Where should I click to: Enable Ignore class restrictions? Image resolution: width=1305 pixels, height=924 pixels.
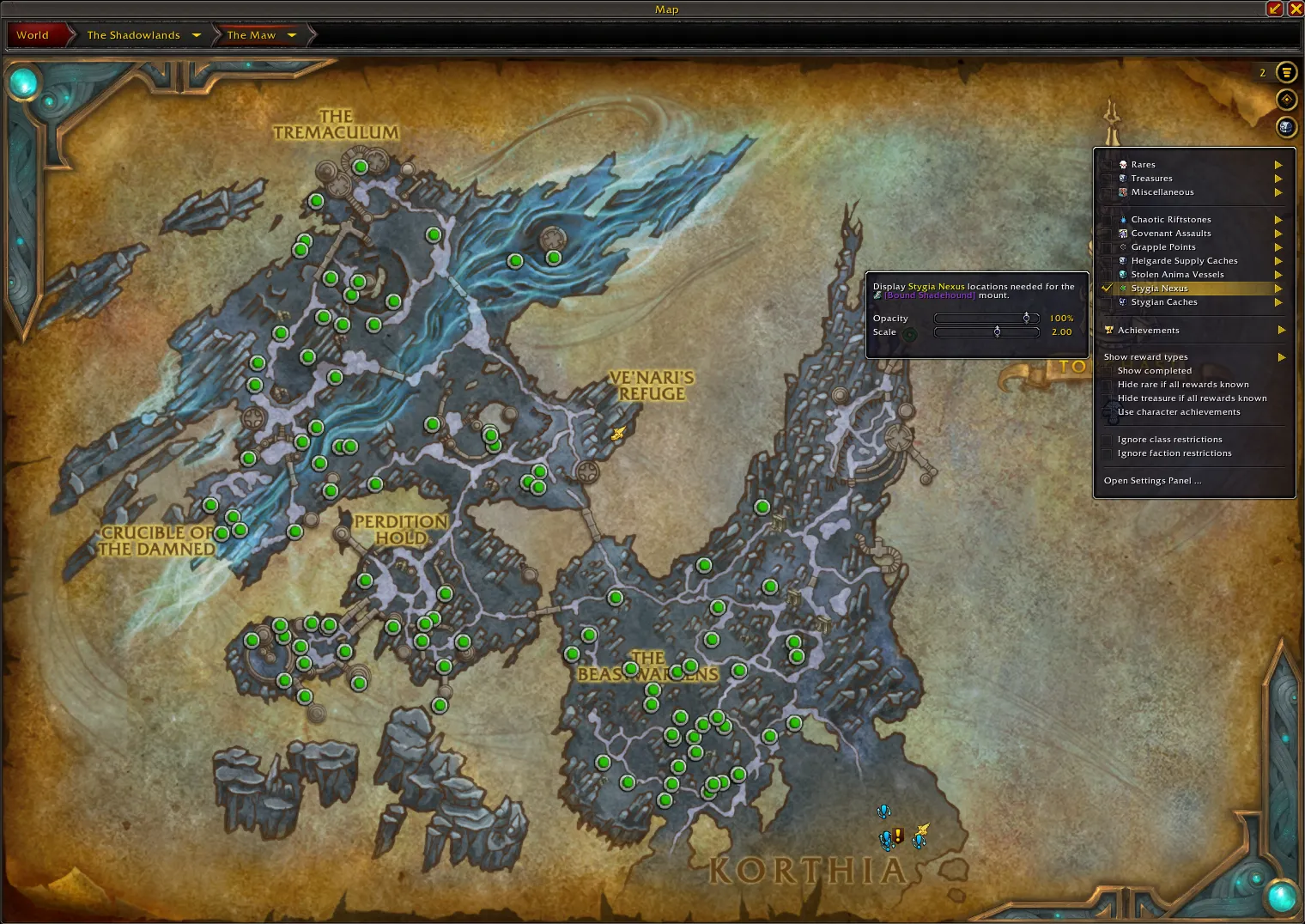[x=1169, y=440]
